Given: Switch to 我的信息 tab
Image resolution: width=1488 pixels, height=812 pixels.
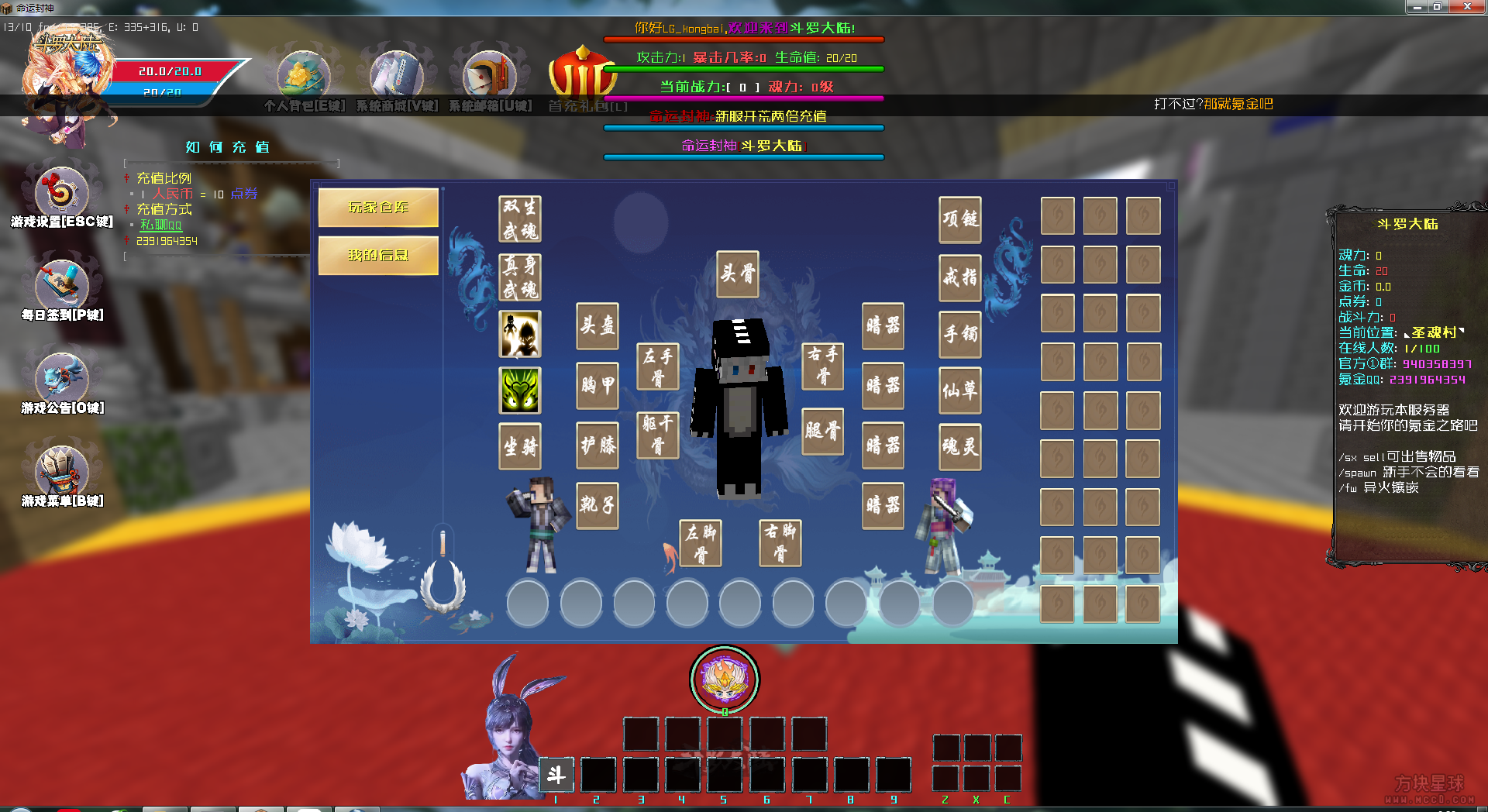Looking at the screenshot, I should (377, 256).
